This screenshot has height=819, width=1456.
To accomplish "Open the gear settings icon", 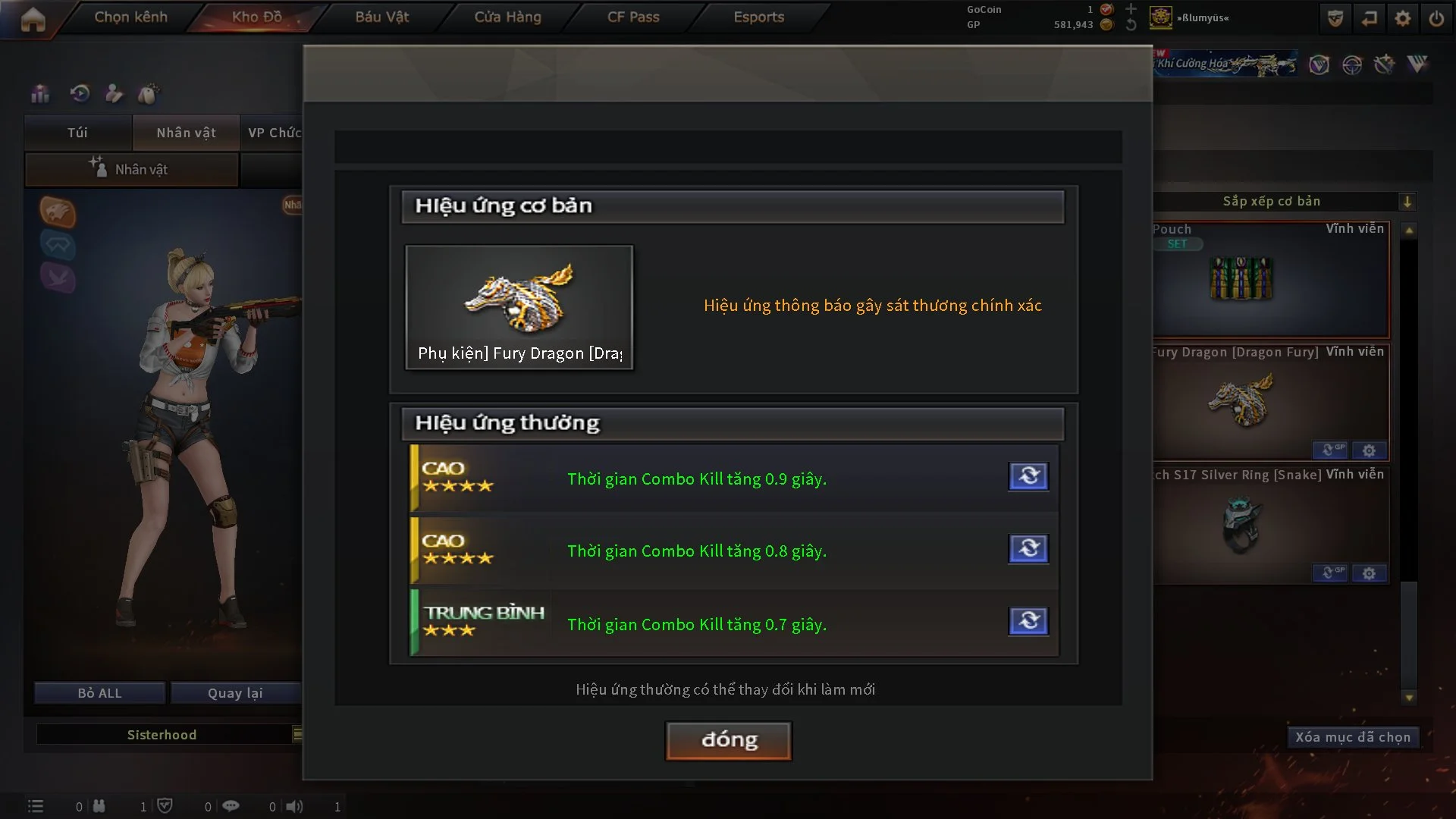I will tap(1403, 18).
